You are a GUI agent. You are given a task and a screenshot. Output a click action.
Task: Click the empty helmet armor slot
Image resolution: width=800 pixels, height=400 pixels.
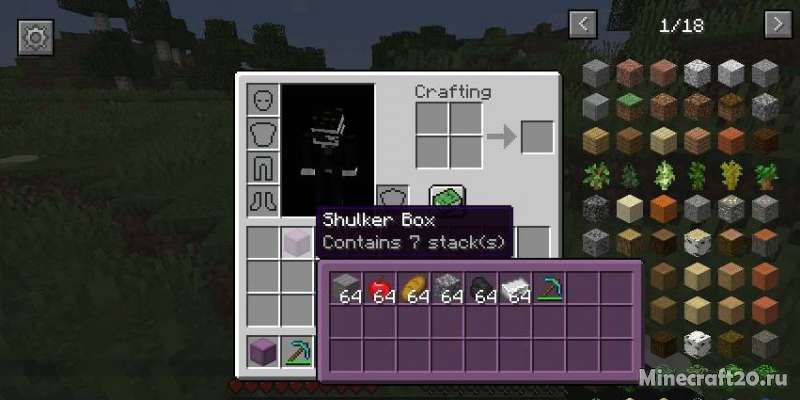(x=263, y=100)
